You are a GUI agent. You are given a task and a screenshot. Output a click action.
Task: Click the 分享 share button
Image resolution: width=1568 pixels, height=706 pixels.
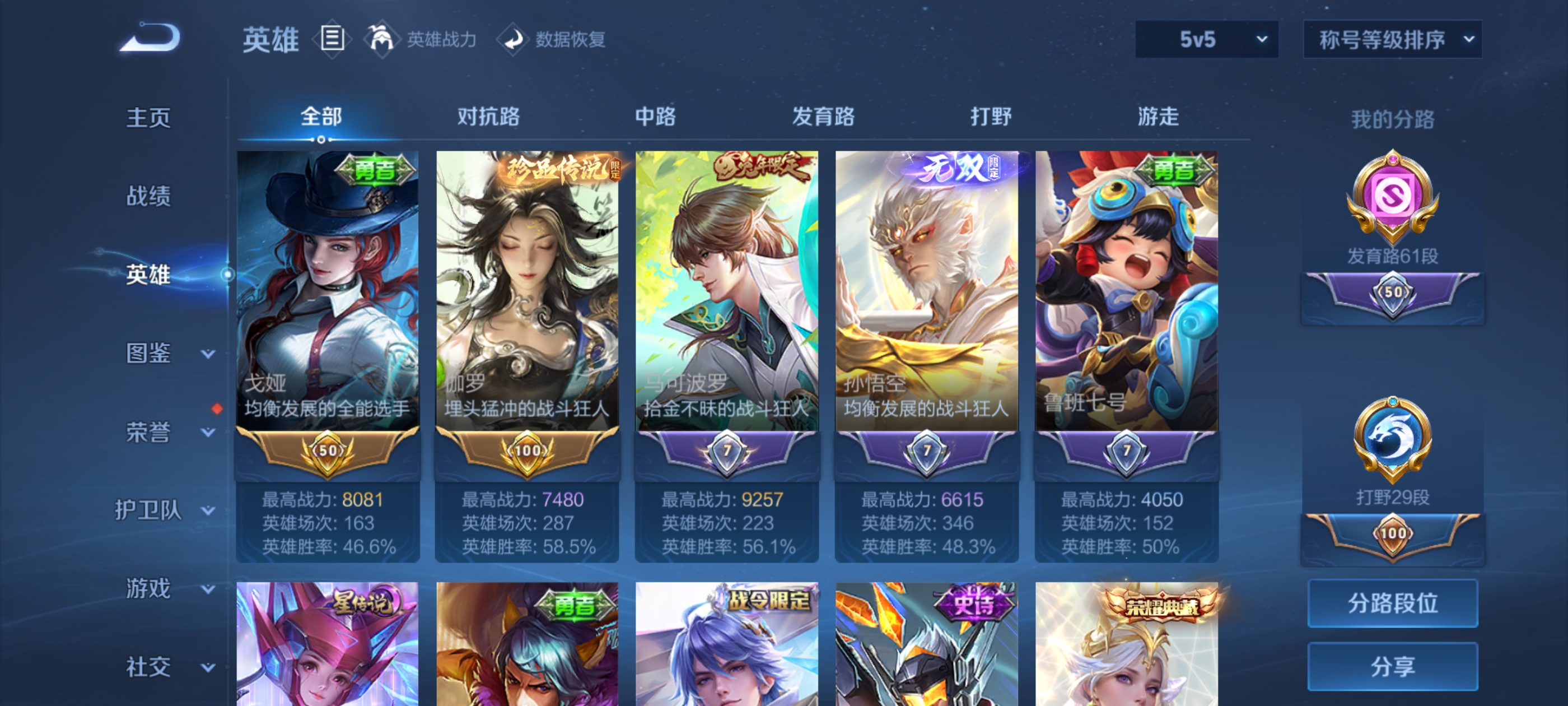[1393, 666]
